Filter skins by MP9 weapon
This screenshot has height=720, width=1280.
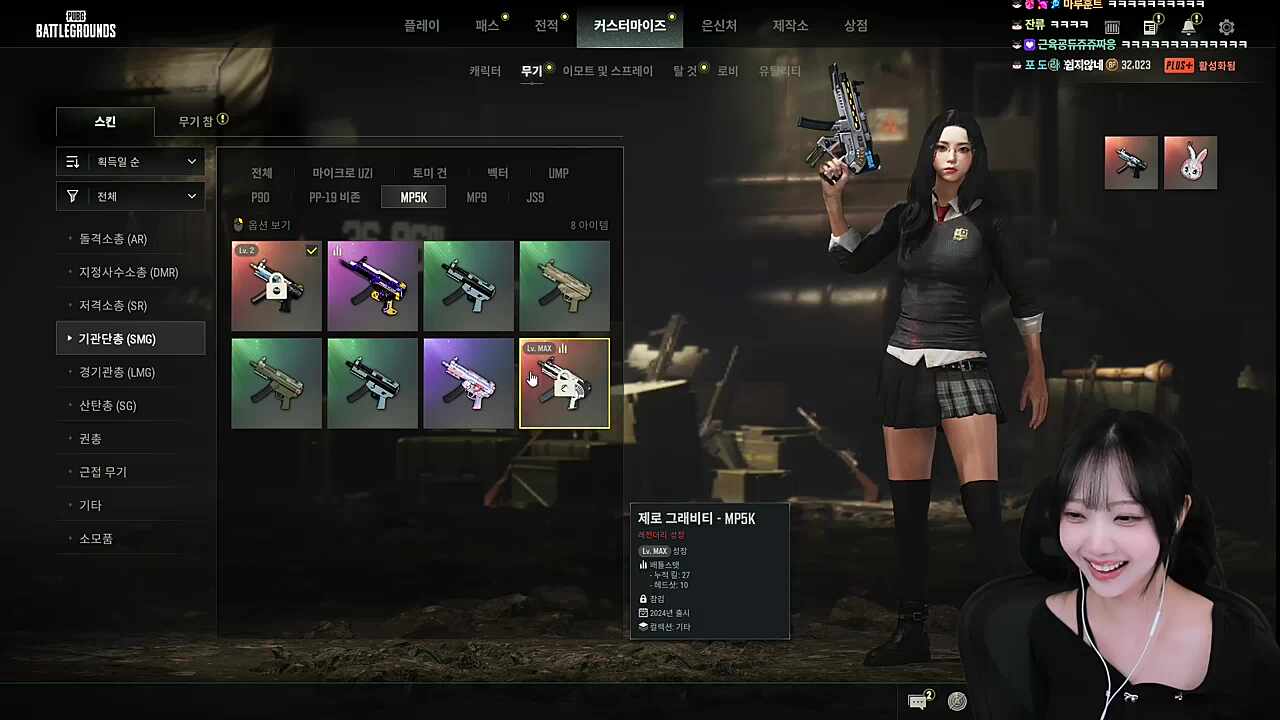tap(476, 198)
